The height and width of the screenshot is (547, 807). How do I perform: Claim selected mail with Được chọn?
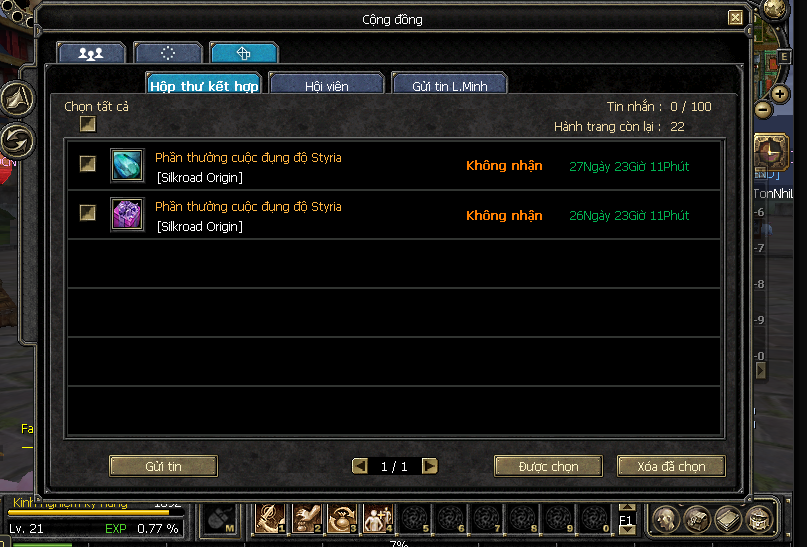pyautogui.click(x=548, y=466)
